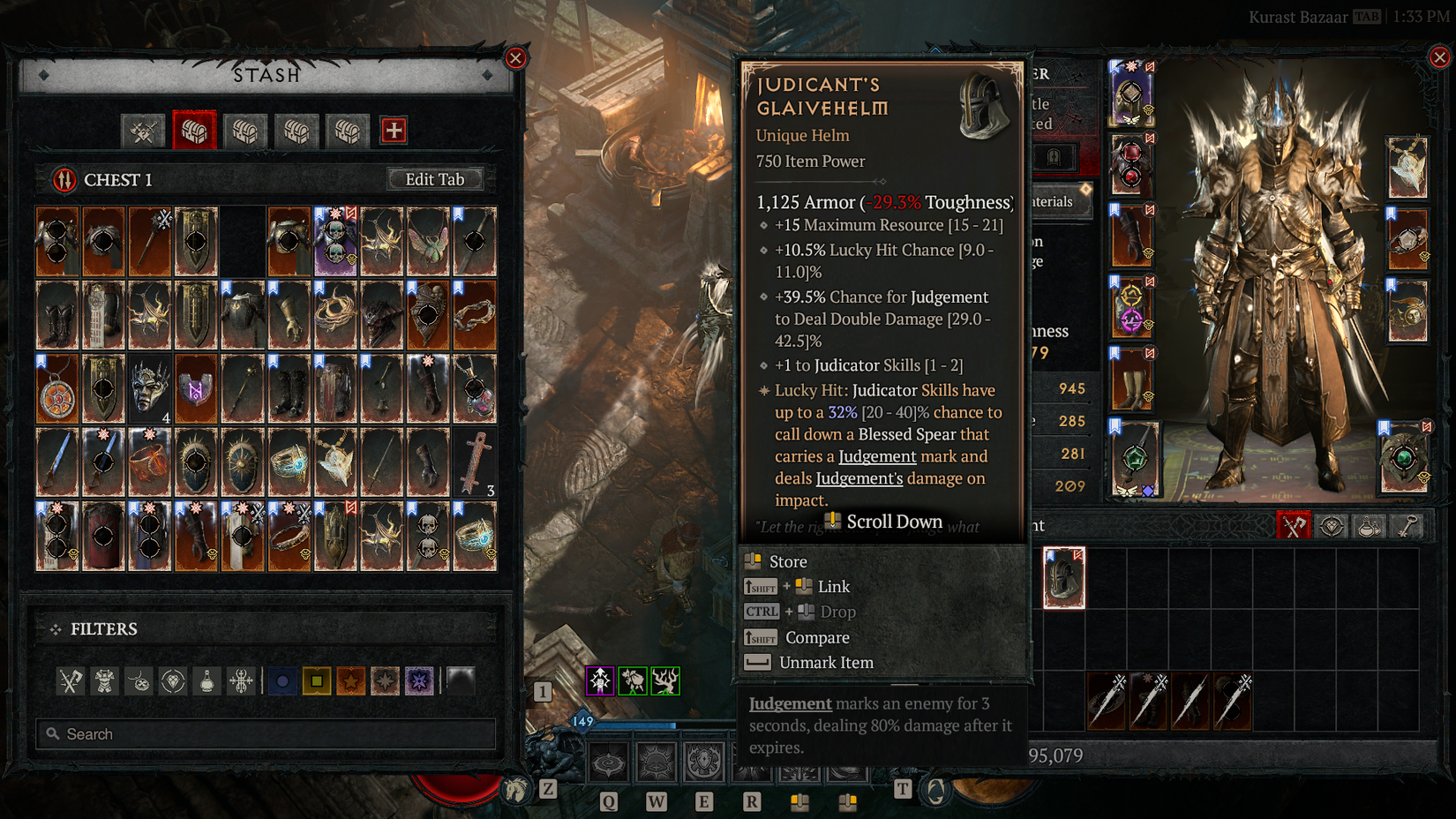Toggle the rare rarity filter
1456x819 pixels.
[316, 680]
